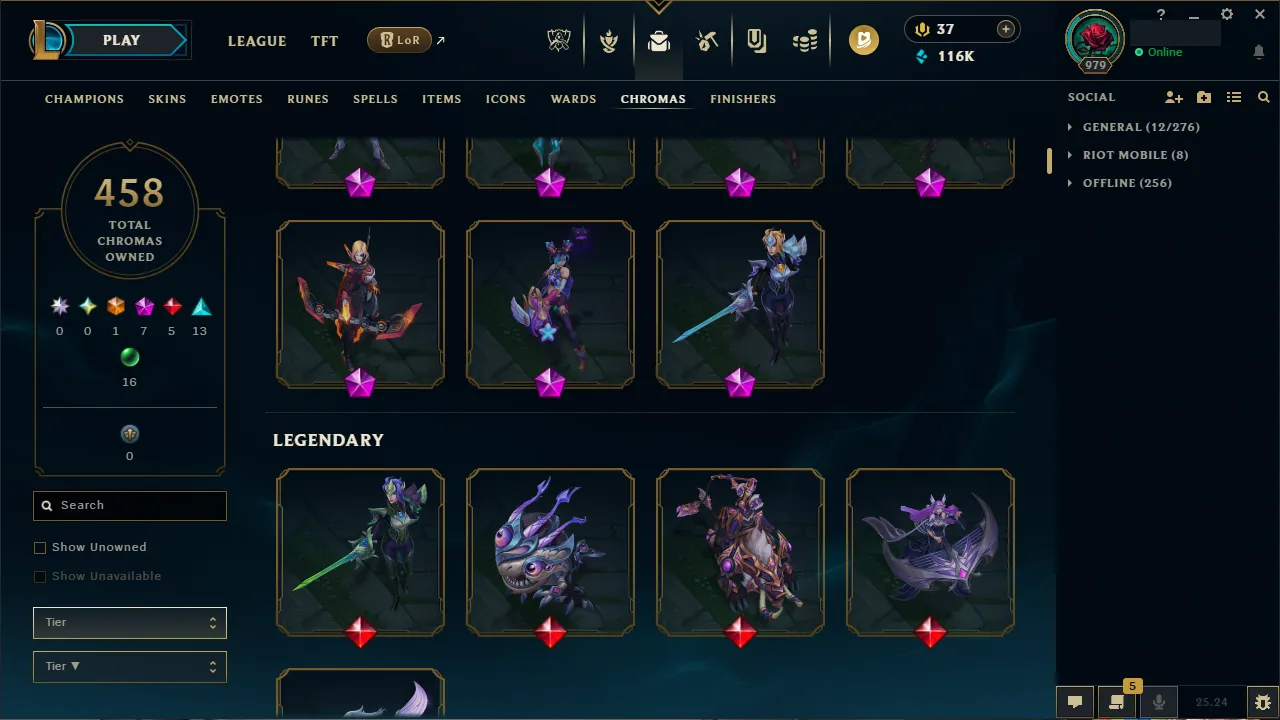1280x720 pixels.
Task: Mute the microphone in the bottom bar
Action: [x=1159, y=701]
